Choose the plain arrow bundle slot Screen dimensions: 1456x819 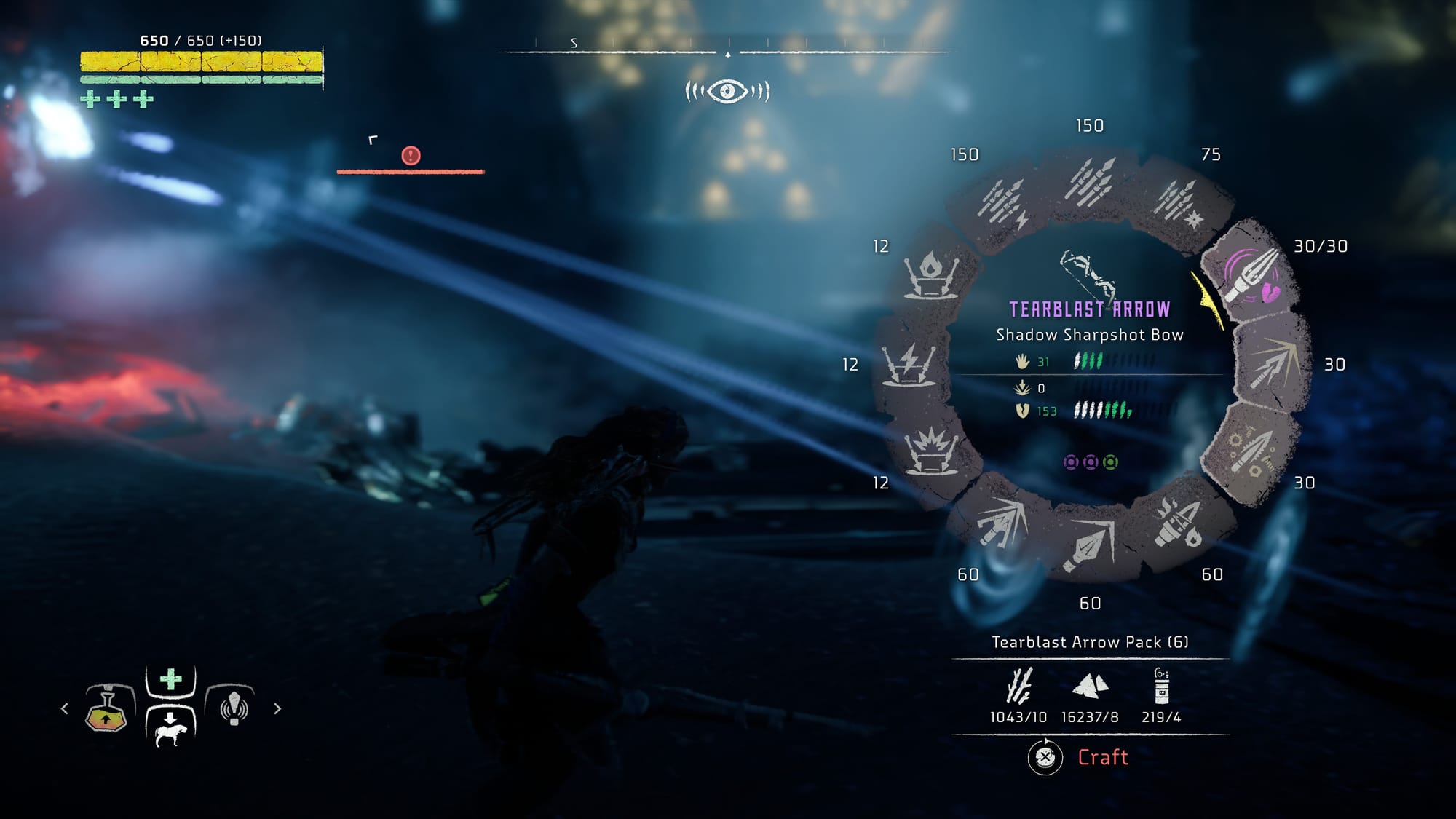1089,181
